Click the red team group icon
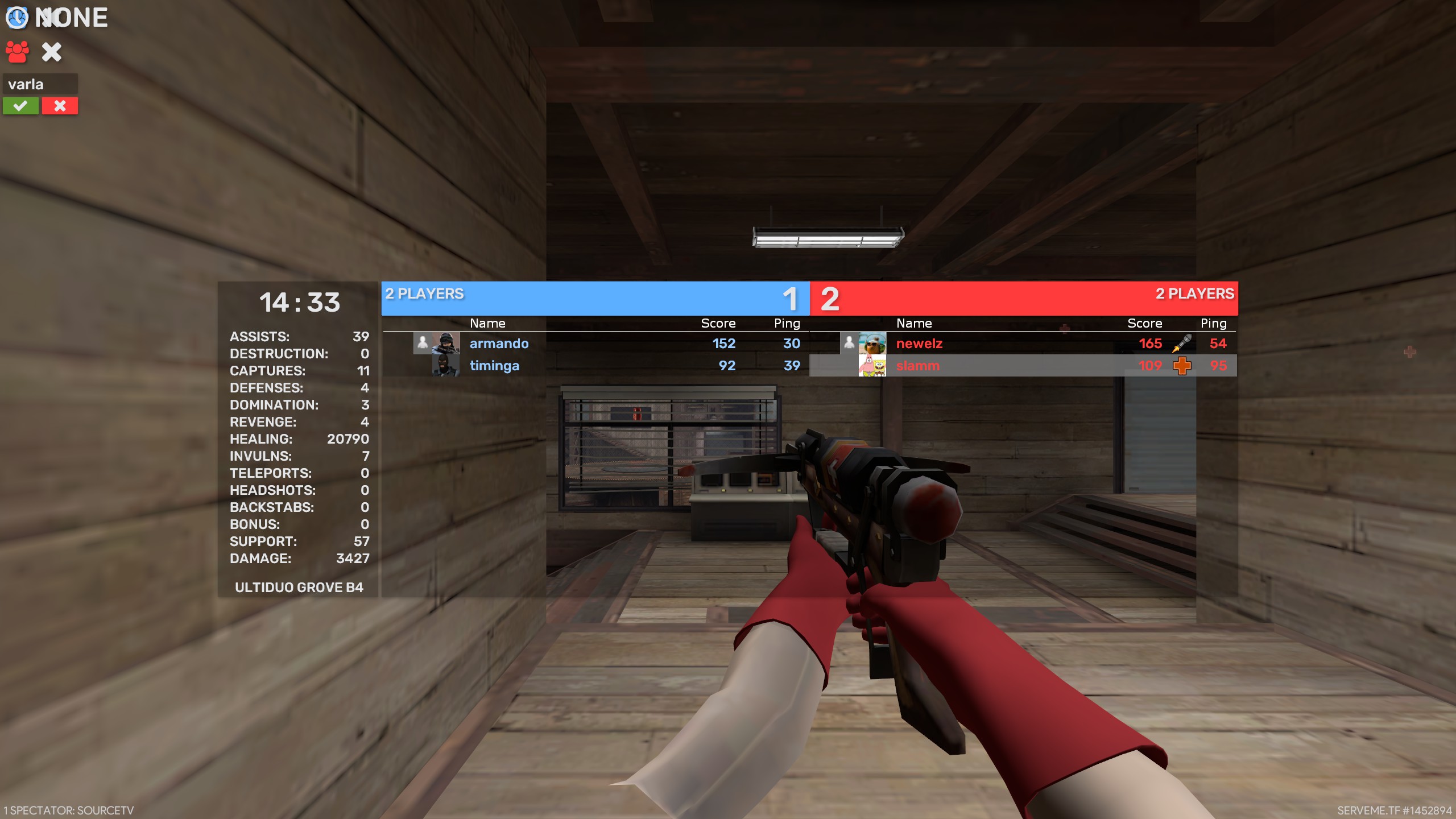 pyautogui.click(x=17, y=52)
